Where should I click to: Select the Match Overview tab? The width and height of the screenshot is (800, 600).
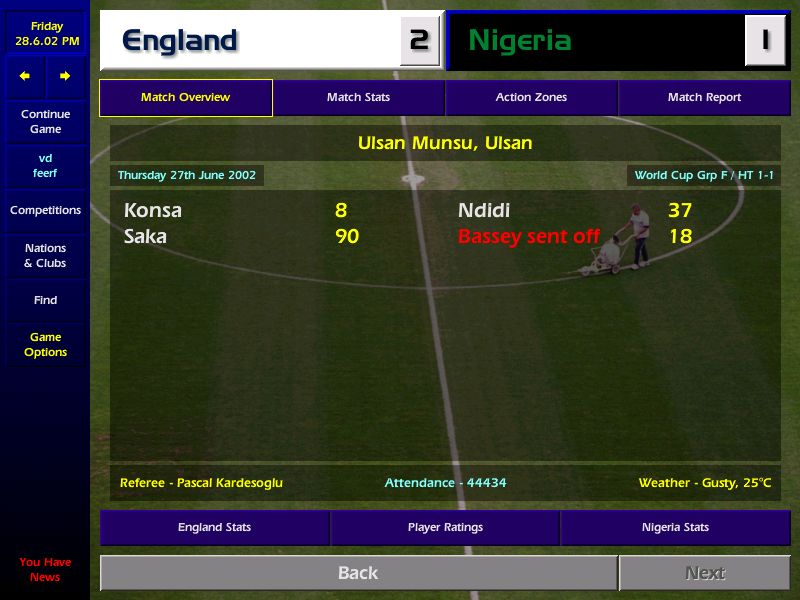(185, 98)
